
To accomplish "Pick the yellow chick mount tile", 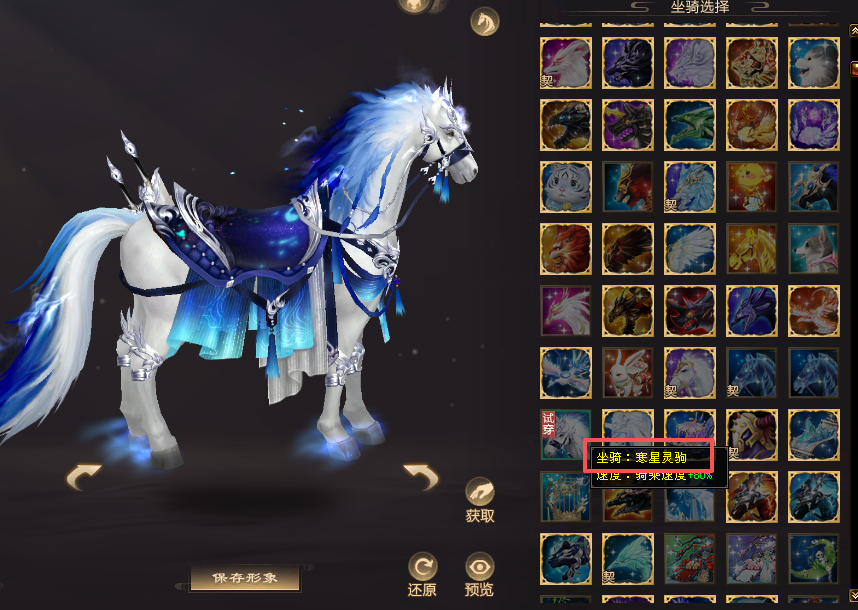I will tap(752, 186).
